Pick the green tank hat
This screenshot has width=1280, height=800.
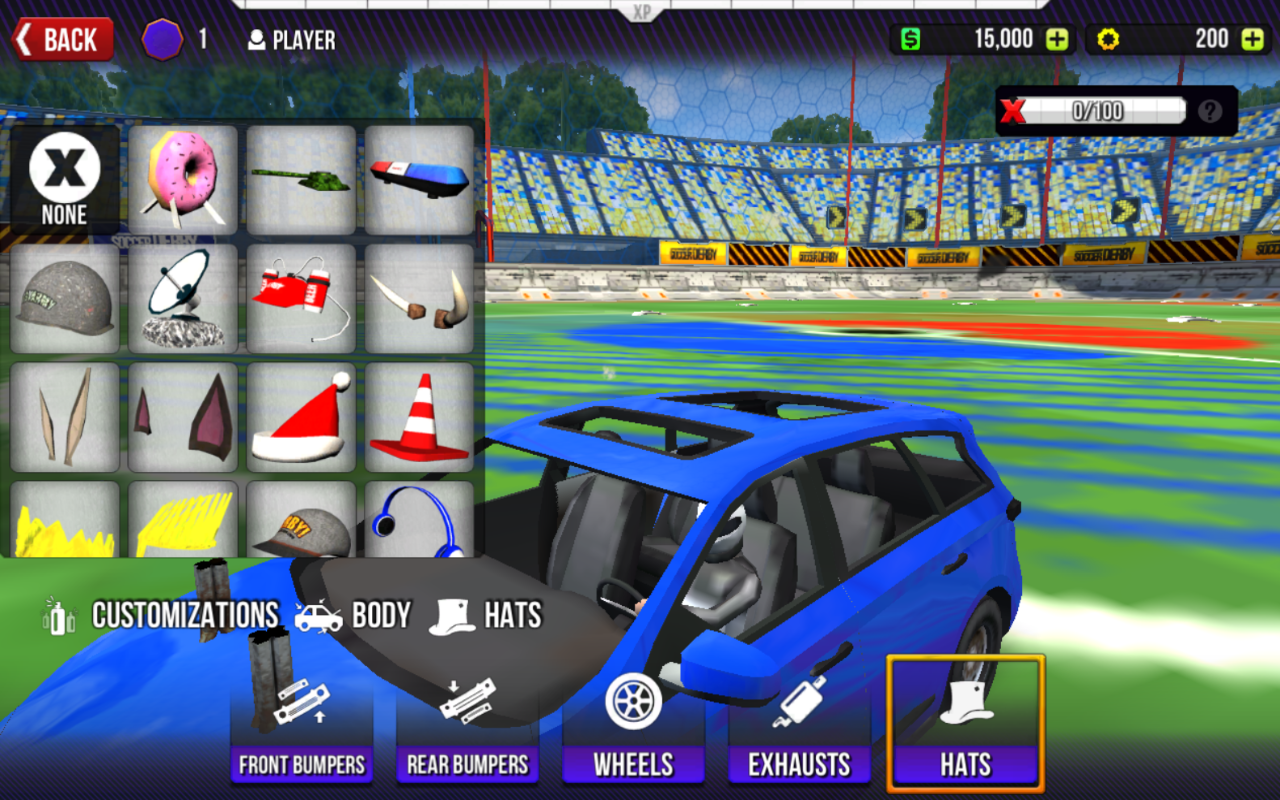pos(301,180)
